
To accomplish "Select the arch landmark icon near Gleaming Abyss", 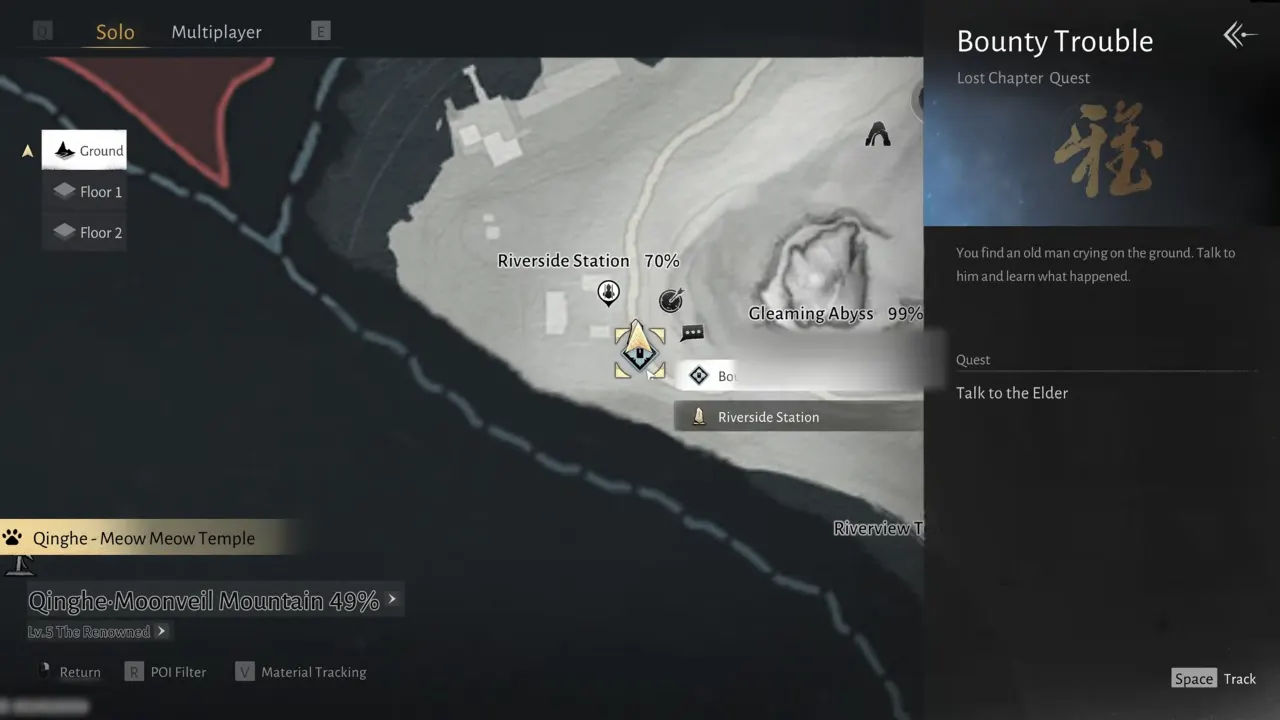I will (877, 134).
